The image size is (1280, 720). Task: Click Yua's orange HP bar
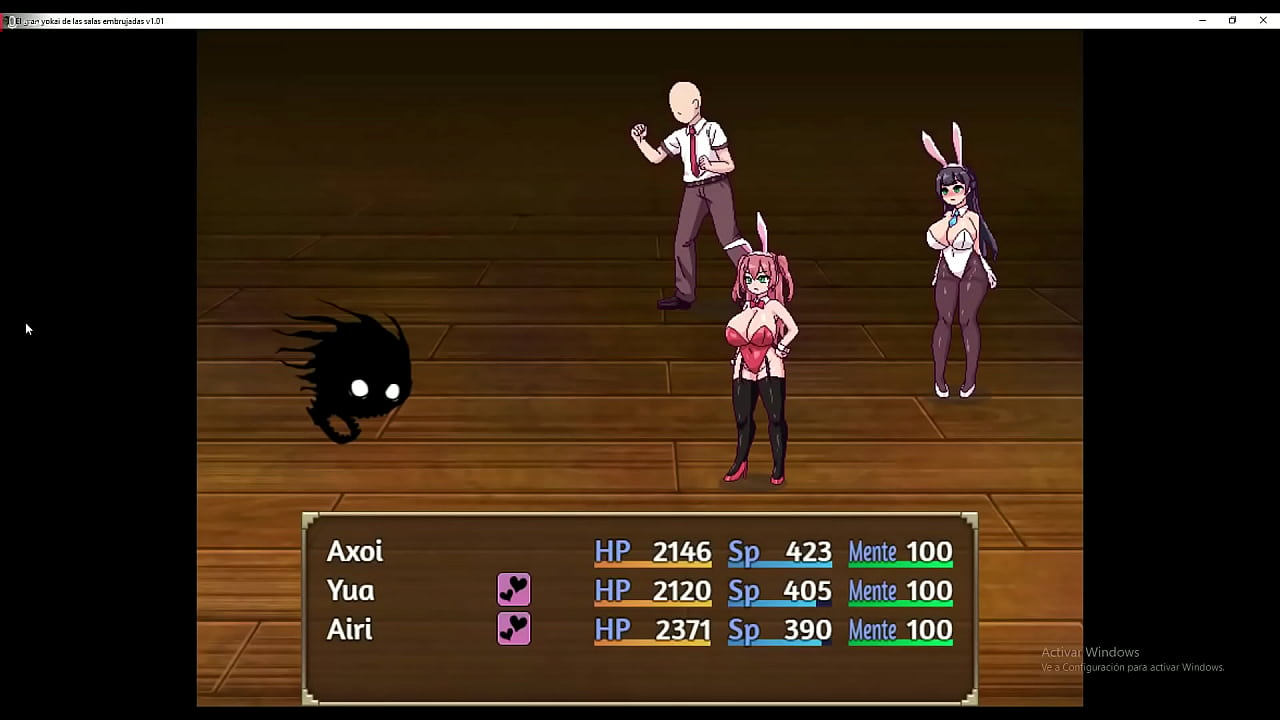[x=653, y=601]
